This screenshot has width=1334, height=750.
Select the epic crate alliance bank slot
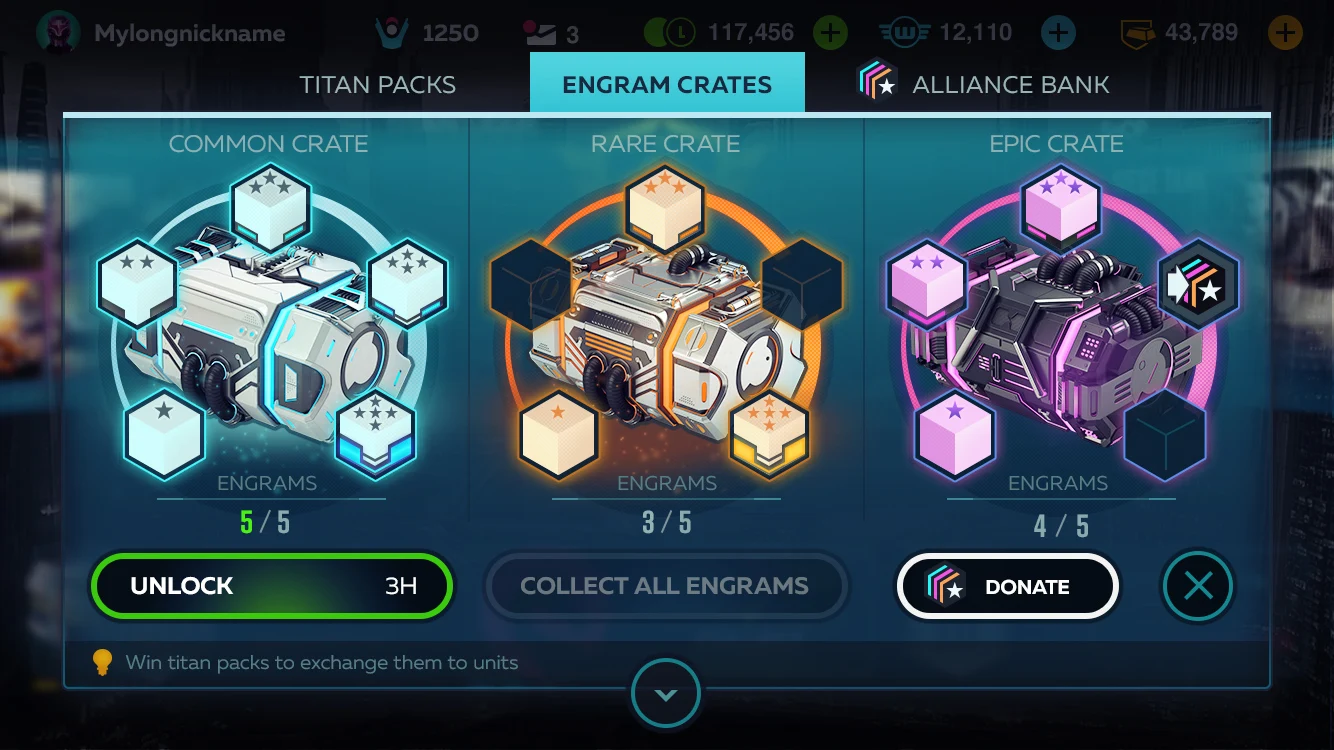1198,283
